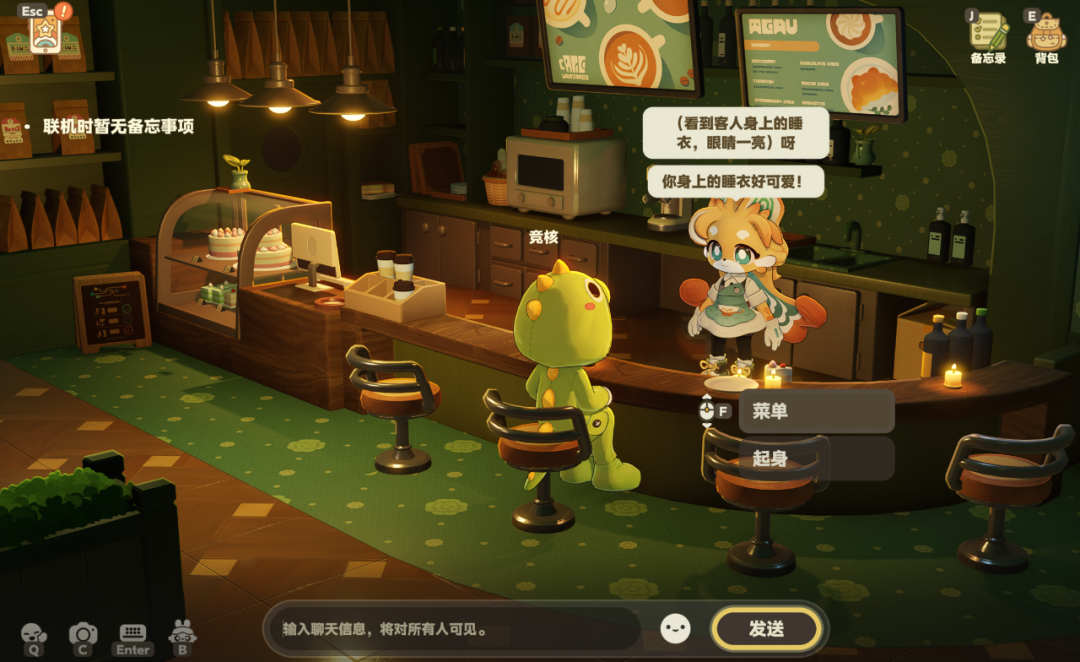Open the emoji face picker
Viewport: 1080px width, 662px height.
(676, 629)
